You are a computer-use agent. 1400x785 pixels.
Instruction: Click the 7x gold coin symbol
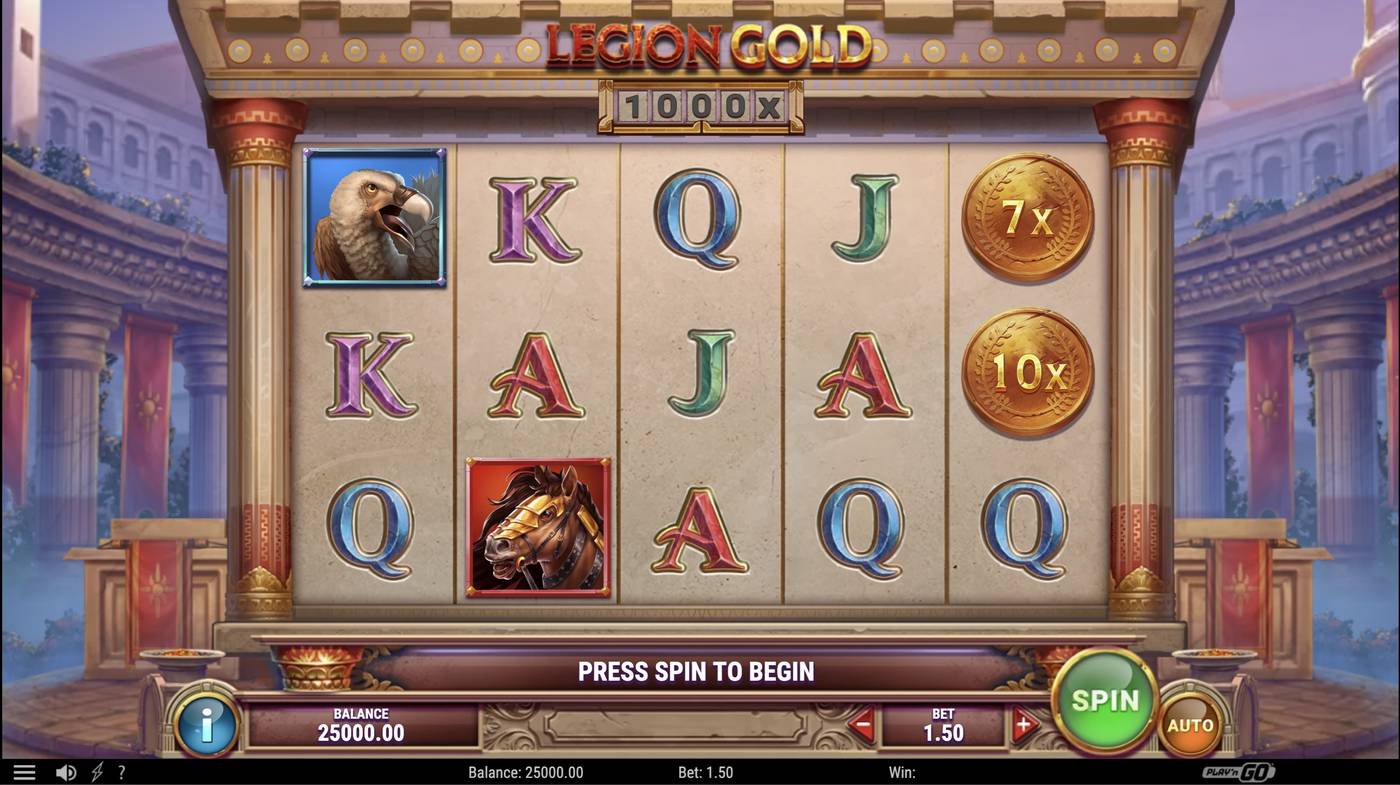coord(1025,212)
